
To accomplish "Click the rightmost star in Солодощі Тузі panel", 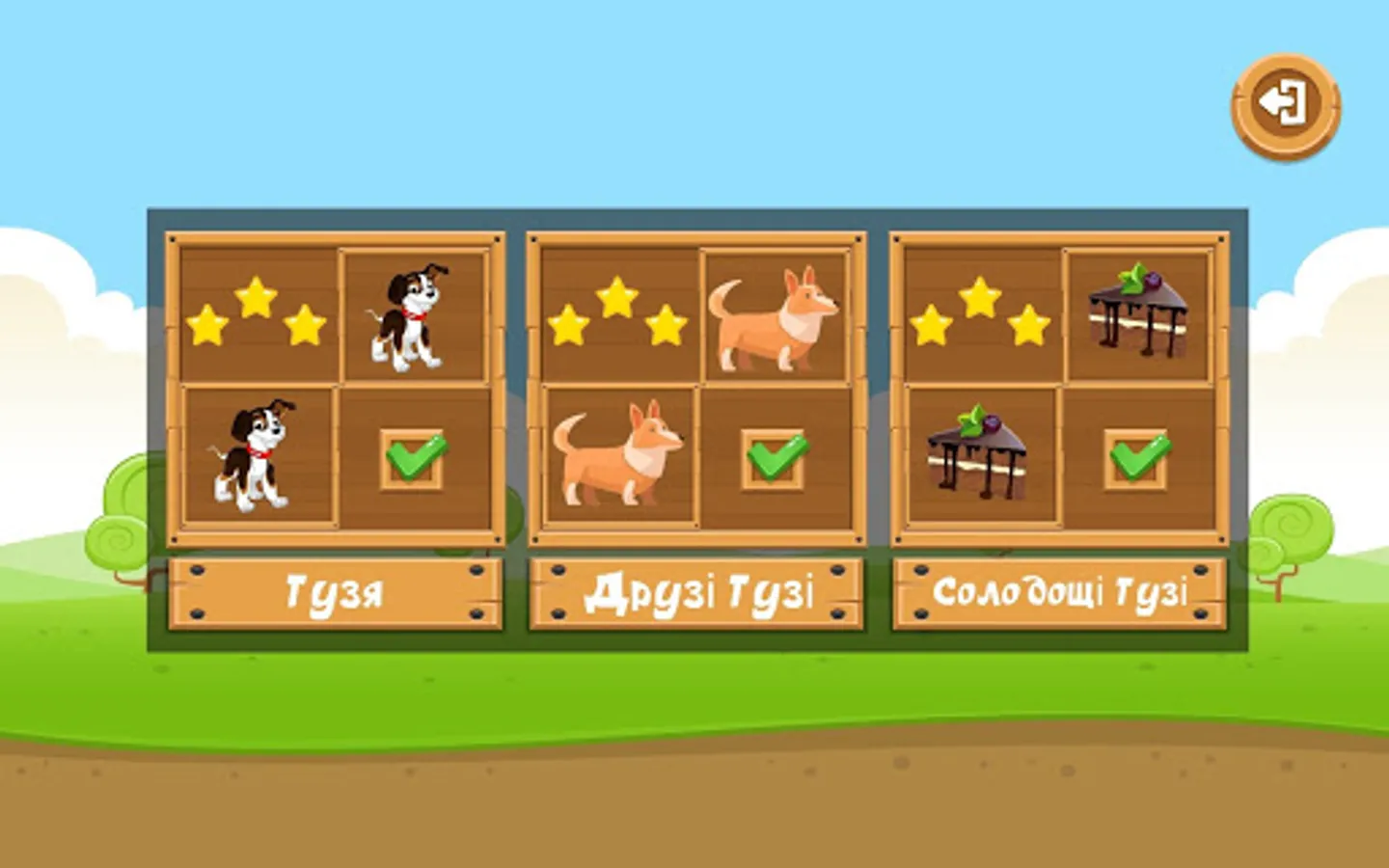I will [1027, 328].
